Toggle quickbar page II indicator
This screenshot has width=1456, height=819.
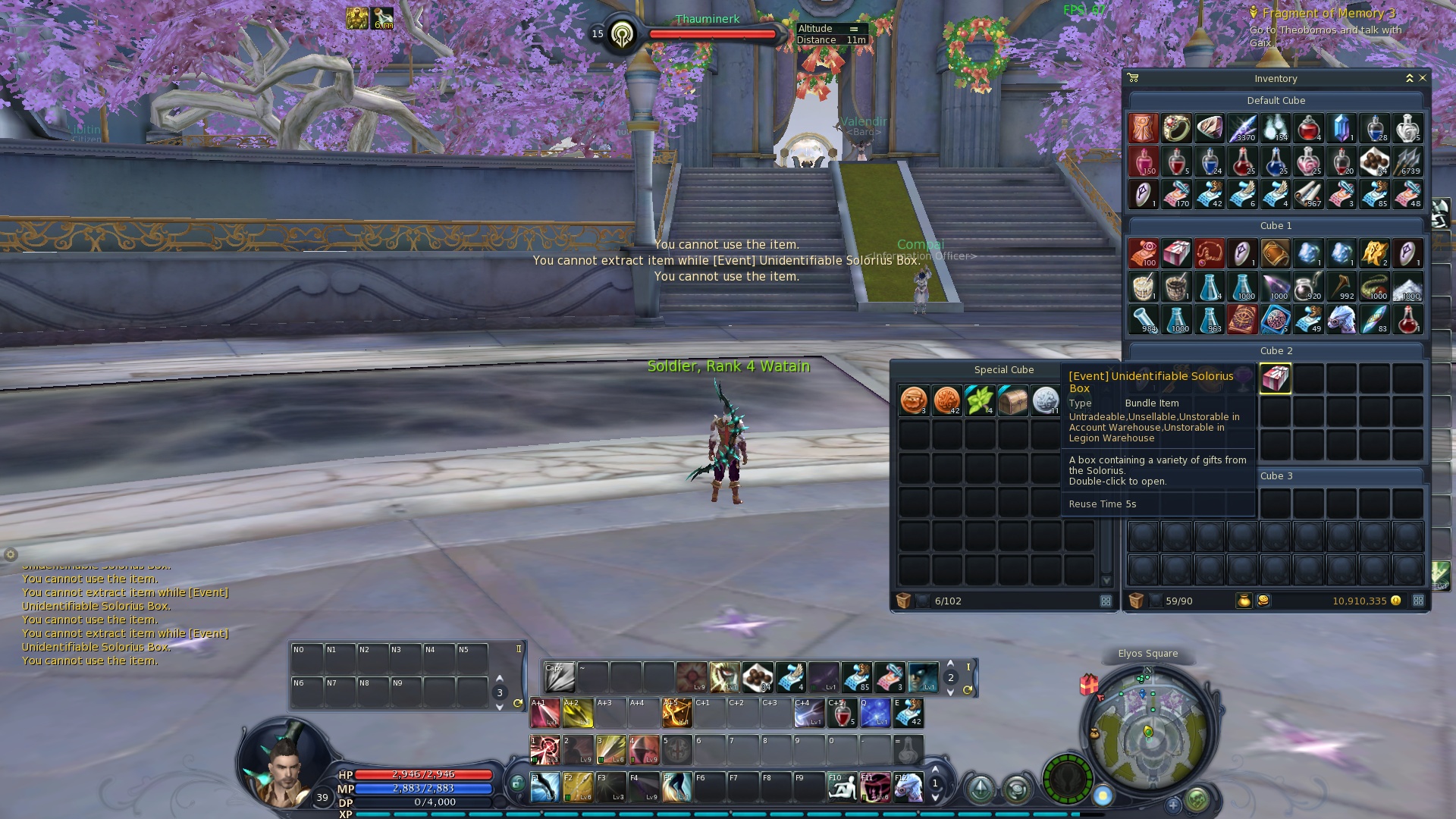coord(518,649)
